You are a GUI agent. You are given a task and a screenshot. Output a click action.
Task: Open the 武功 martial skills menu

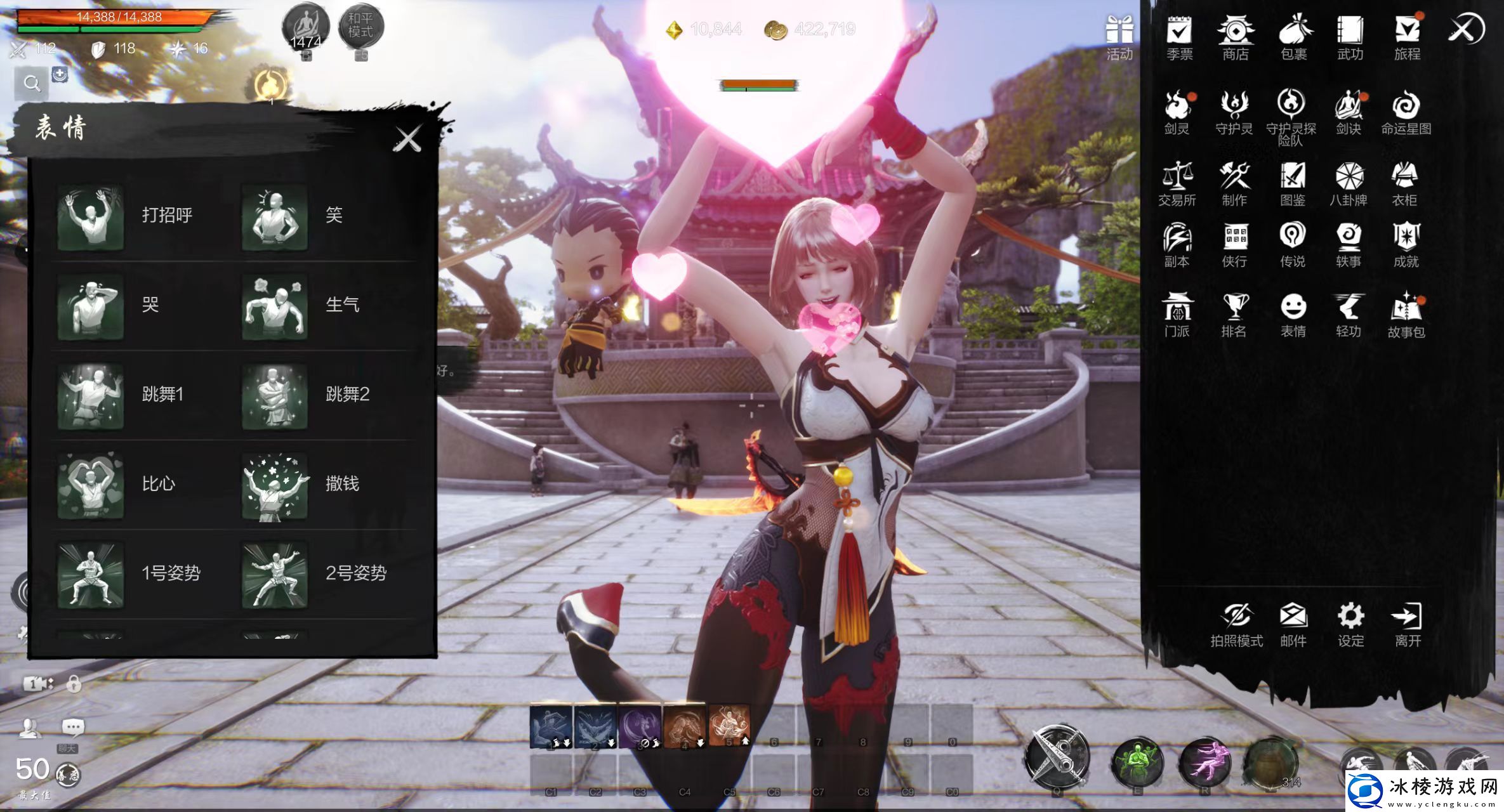1350,37
